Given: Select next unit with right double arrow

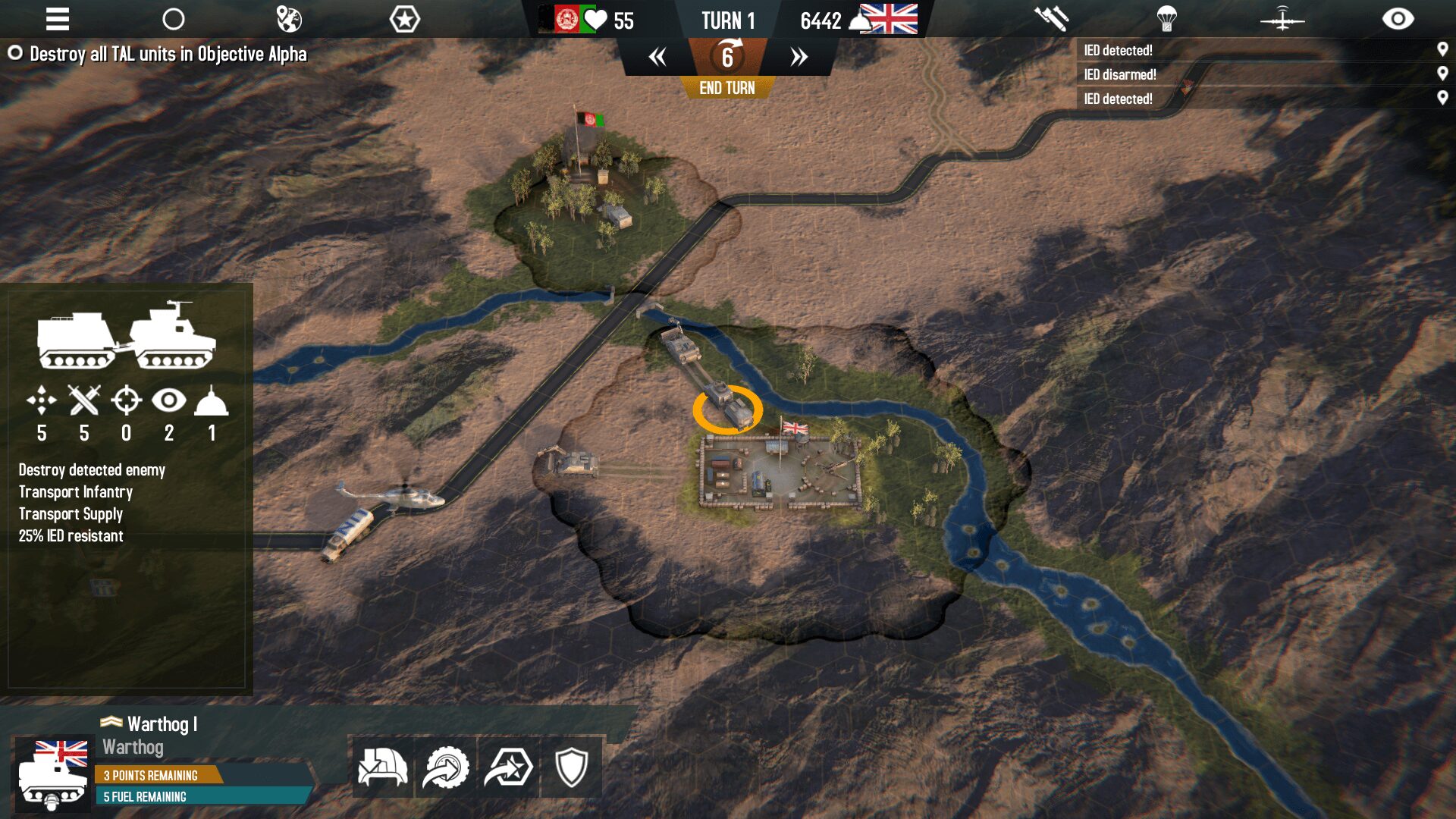Looking at the screenshot, I should [799, 57].
